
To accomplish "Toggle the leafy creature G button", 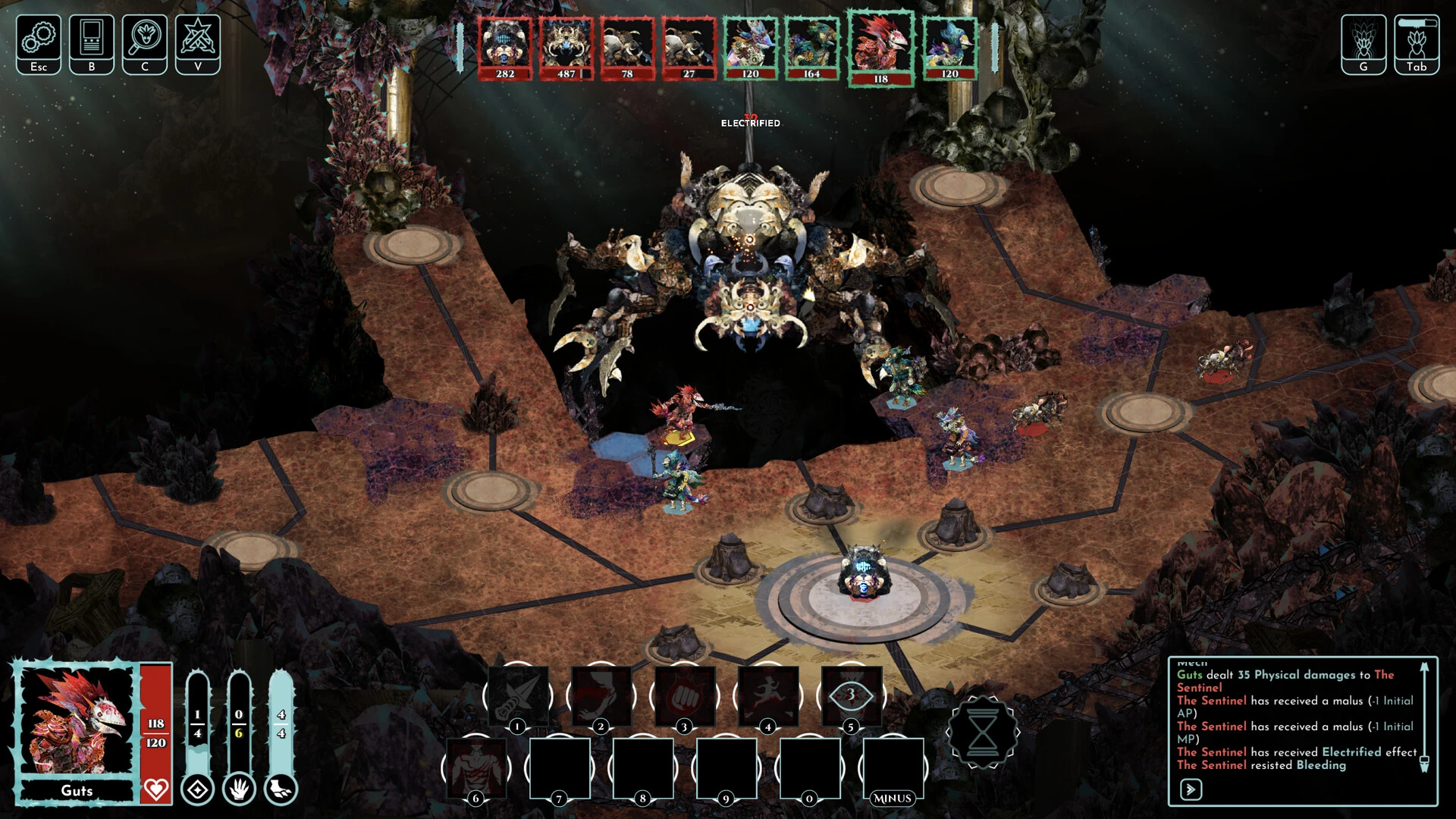I will coord(1363,43).
